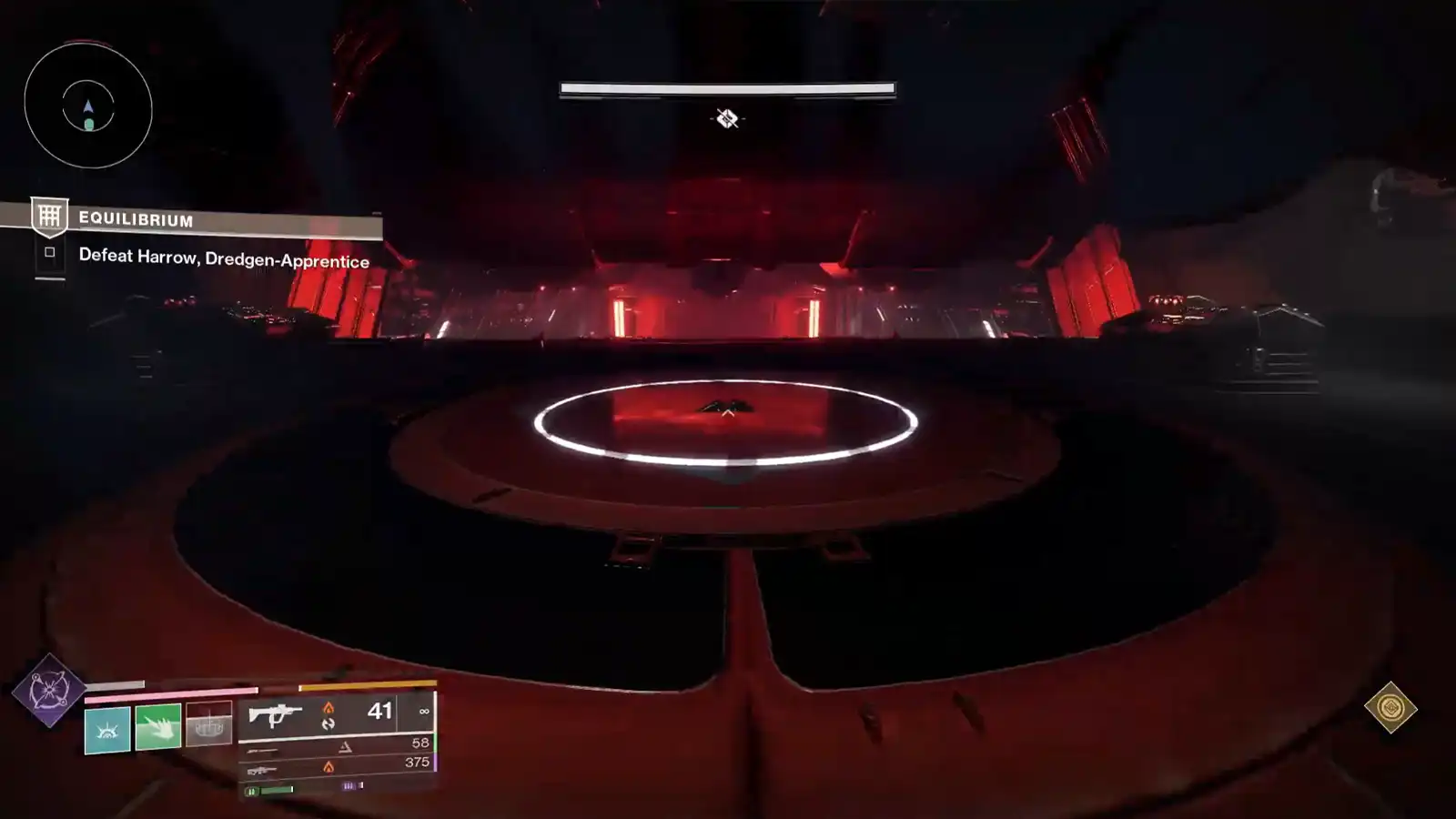
Task: Click the special ammo triangle icon
Action: [347, 746]
